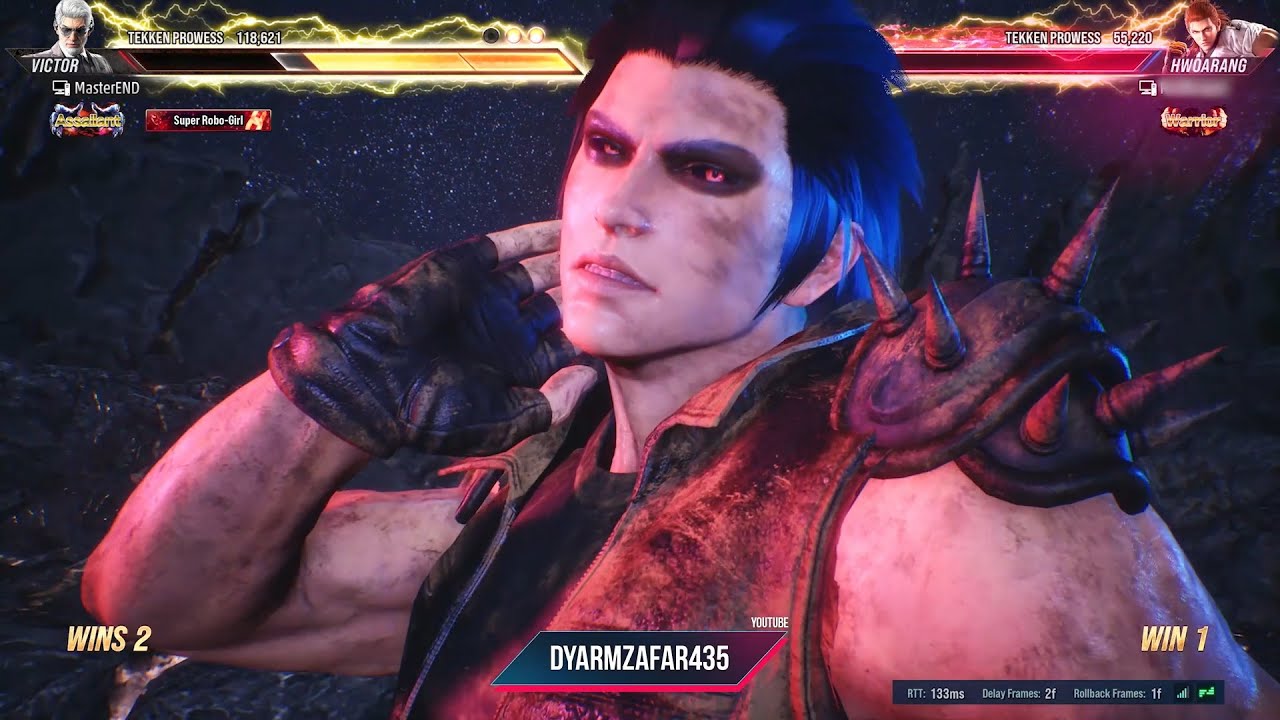Screen dimensions: 1280x720
Task: Click the MasterEND player name
Action: (106, 88)
